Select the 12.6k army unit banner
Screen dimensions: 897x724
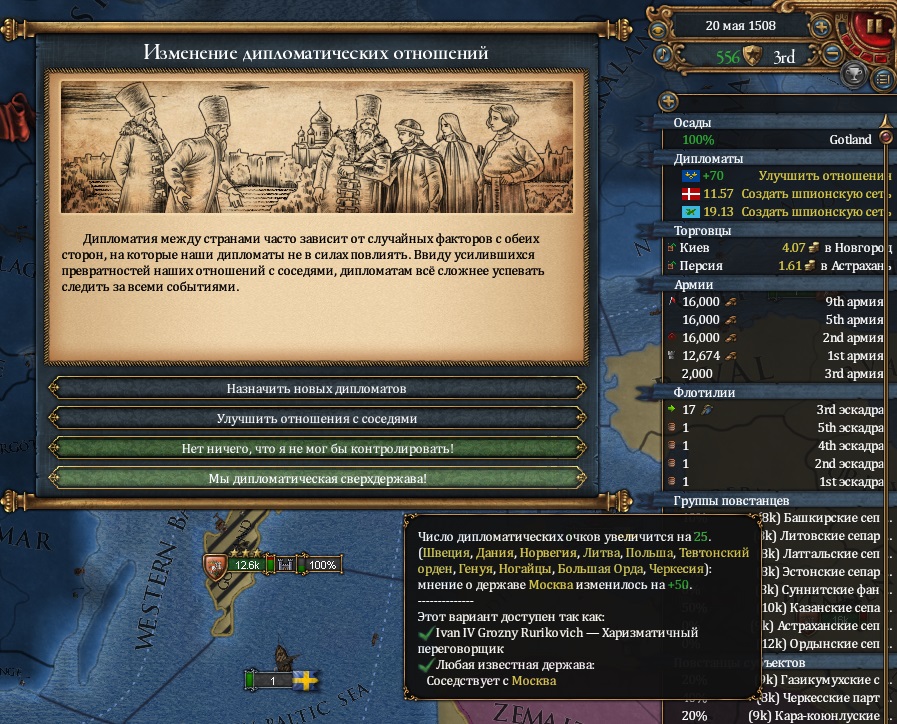coord(247,565)
